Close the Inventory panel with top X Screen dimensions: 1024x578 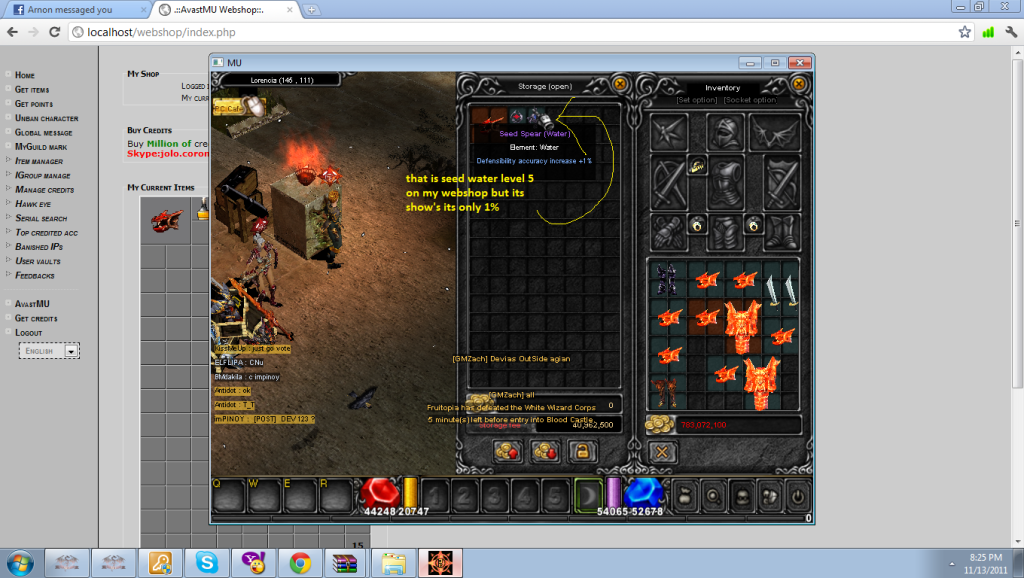(x=798, y=84)
